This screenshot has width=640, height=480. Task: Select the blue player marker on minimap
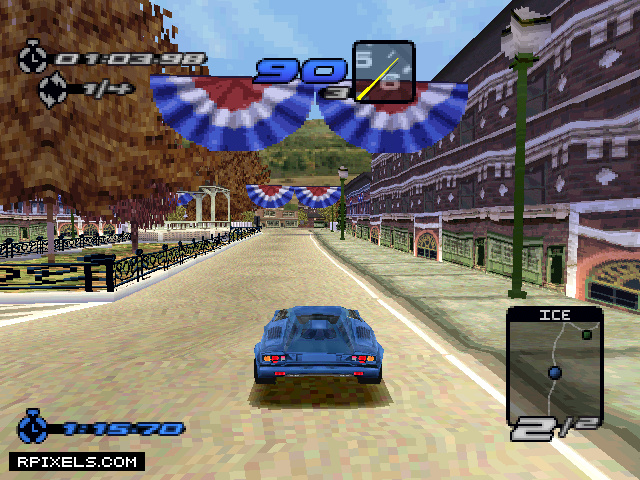(x=554, y=373)
